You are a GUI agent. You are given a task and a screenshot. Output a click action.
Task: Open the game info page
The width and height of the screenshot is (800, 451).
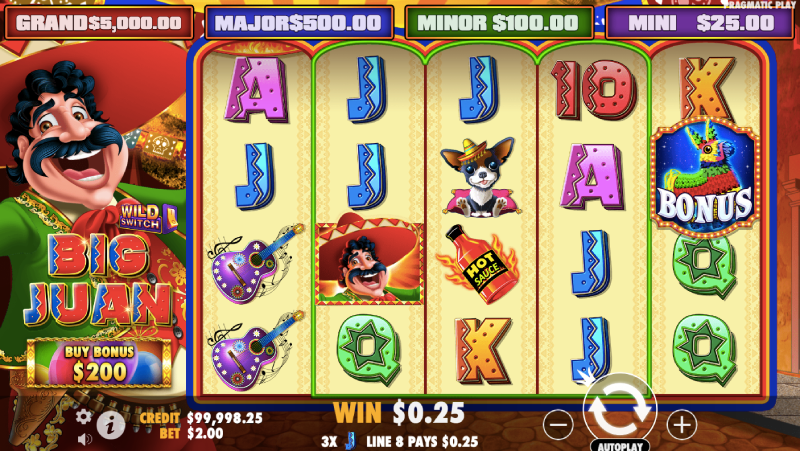110,425
